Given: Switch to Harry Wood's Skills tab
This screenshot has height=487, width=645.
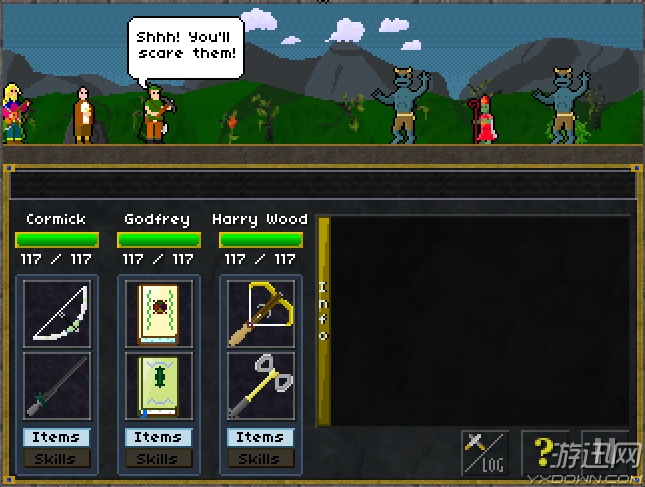Looking at the screenshot, I should pos(260,458).
